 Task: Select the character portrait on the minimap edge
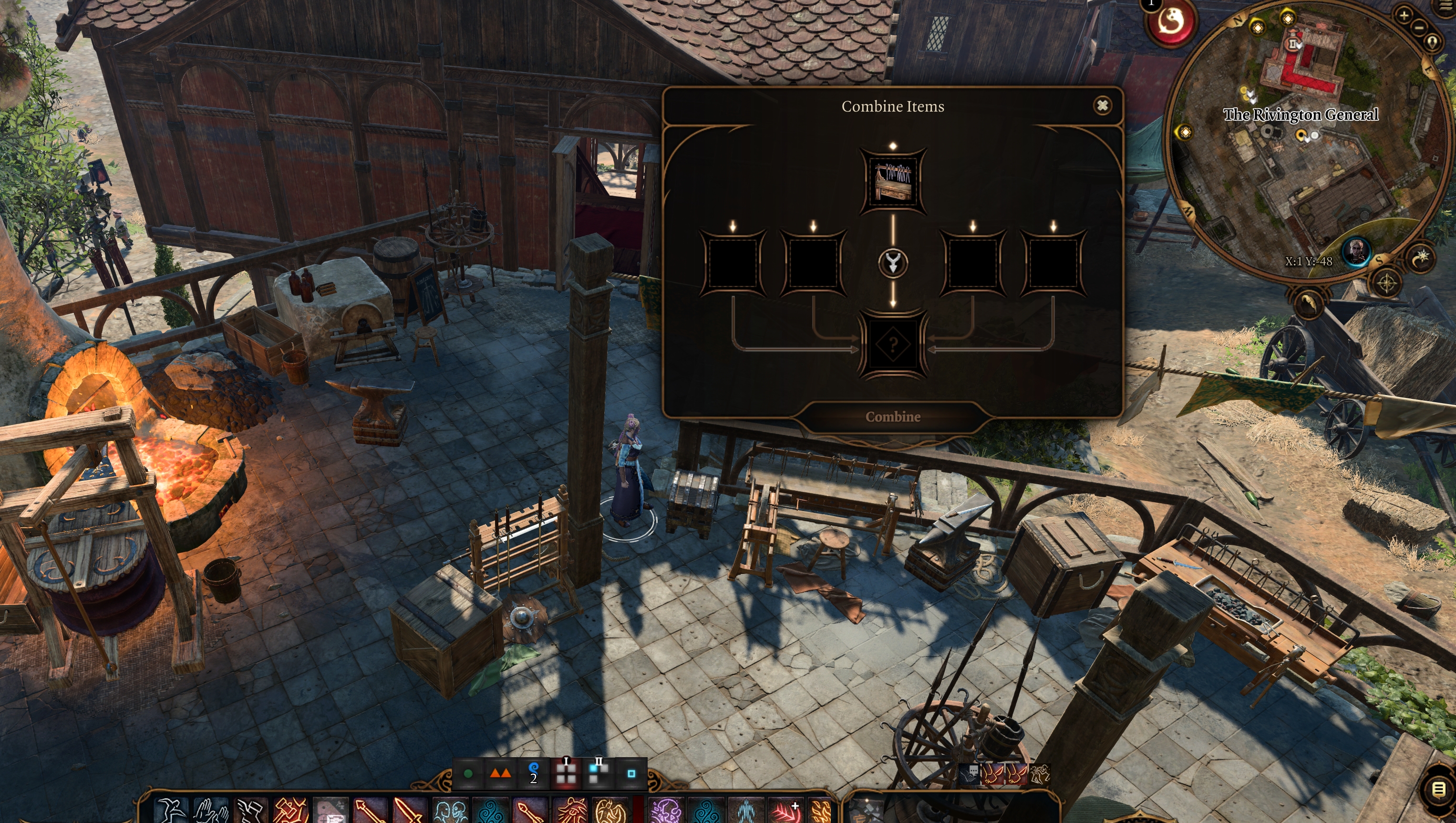tap(1356, 250)
